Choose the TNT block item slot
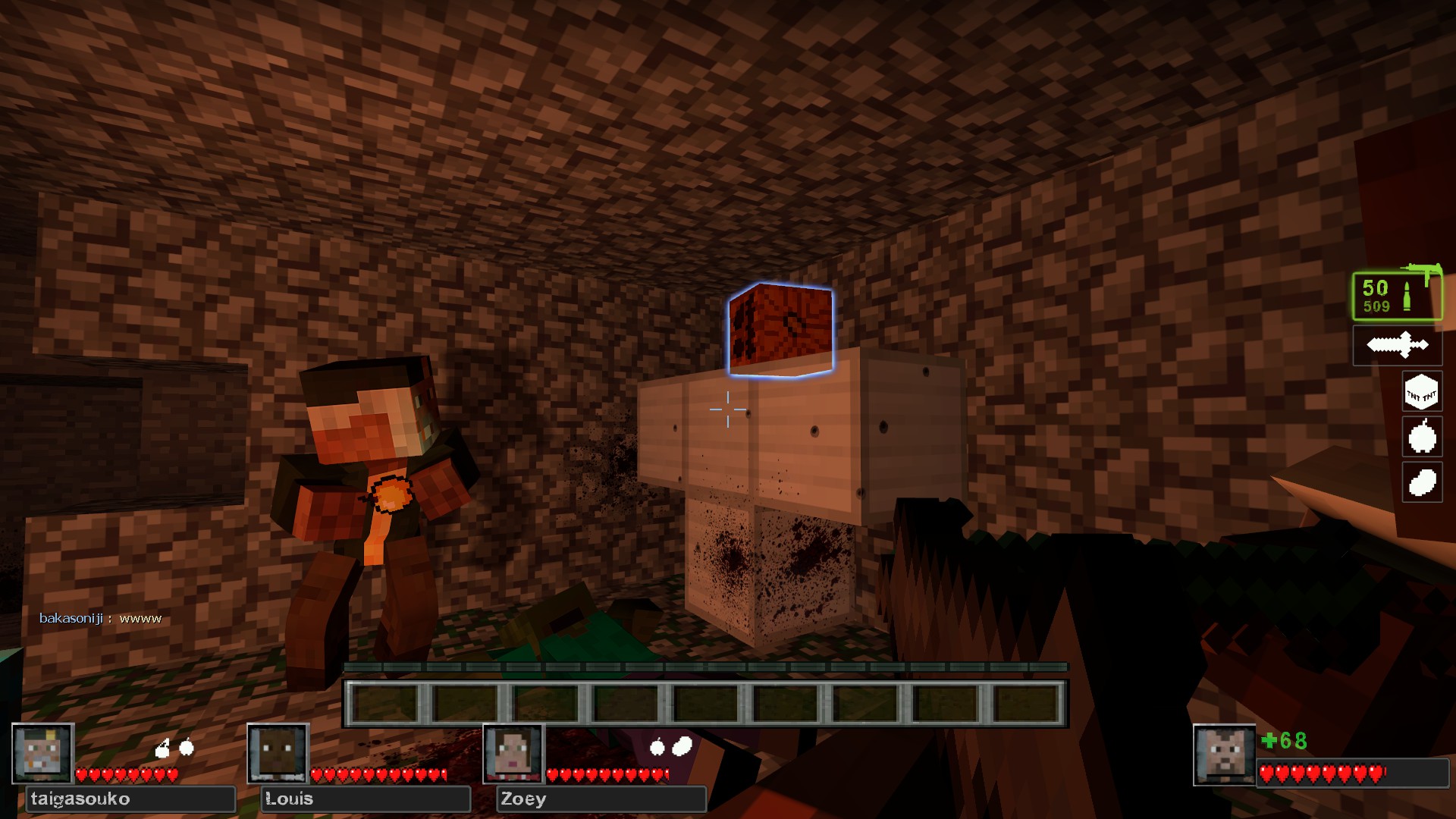Viewport: 1456px width, 819px height. coord(1421,392)
